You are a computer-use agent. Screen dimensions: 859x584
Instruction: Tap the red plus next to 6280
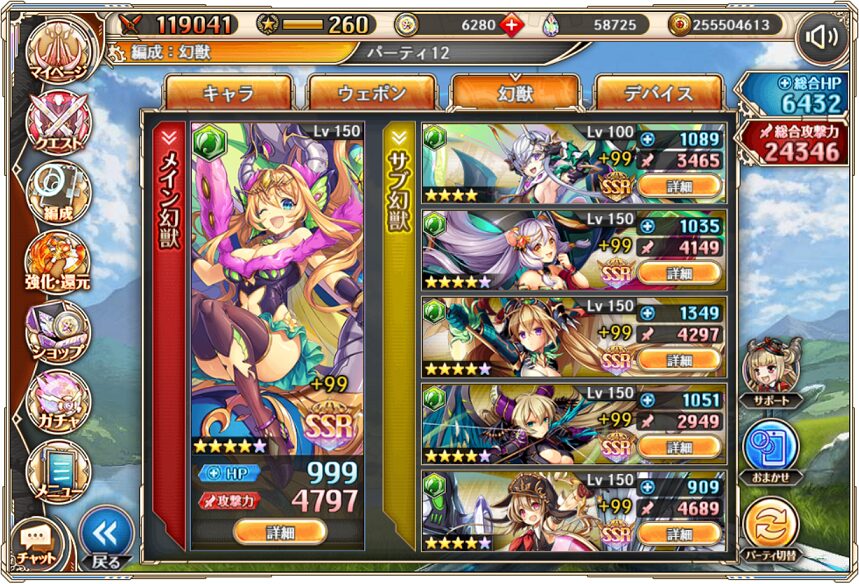click(511, 25)
